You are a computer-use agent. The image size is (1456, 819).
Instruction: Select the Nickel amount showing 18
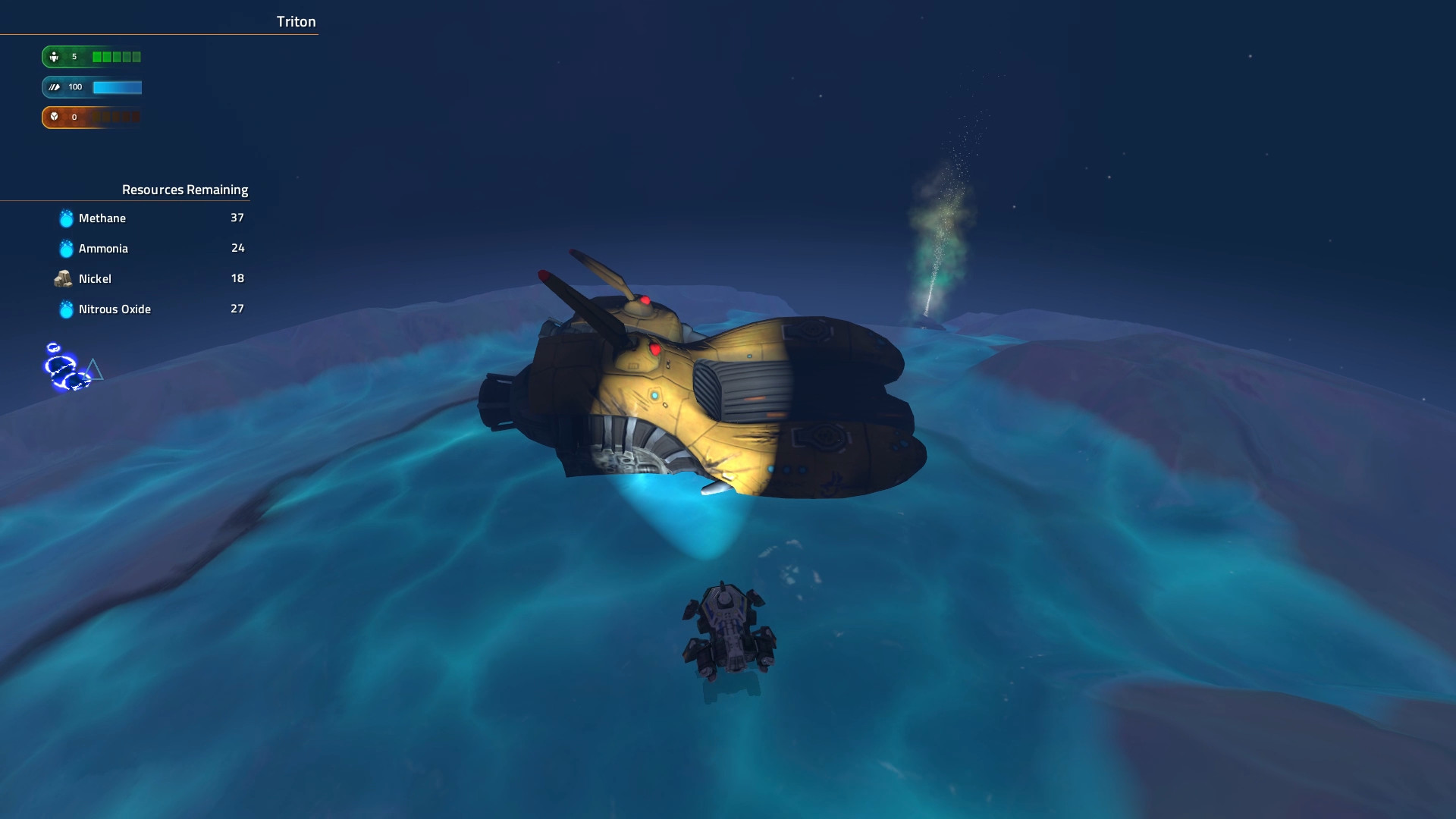pyautogui.click(x=237, y=278)
